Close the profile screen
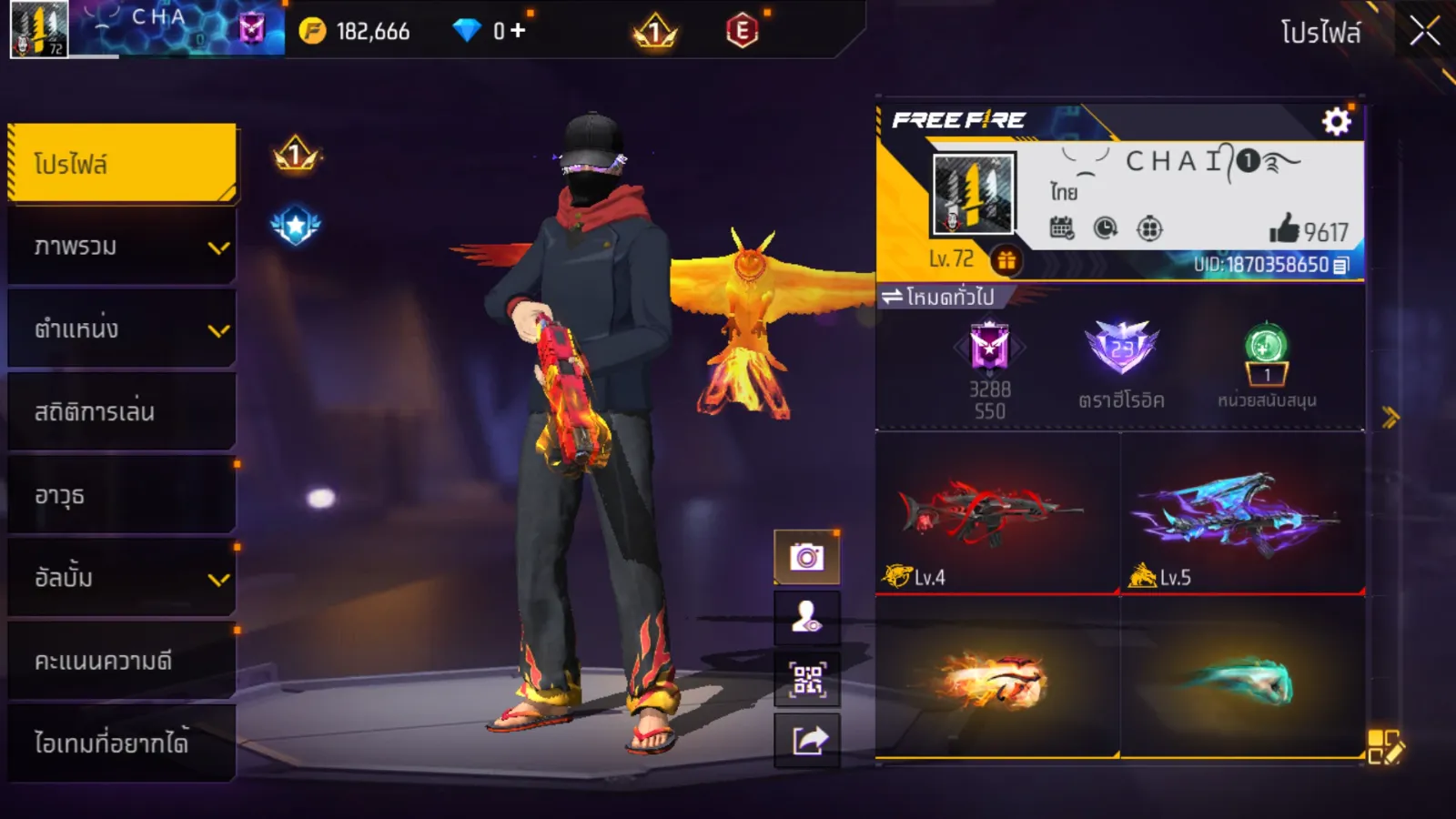The image size is (1456, 819). click(x=1424, y=32)
